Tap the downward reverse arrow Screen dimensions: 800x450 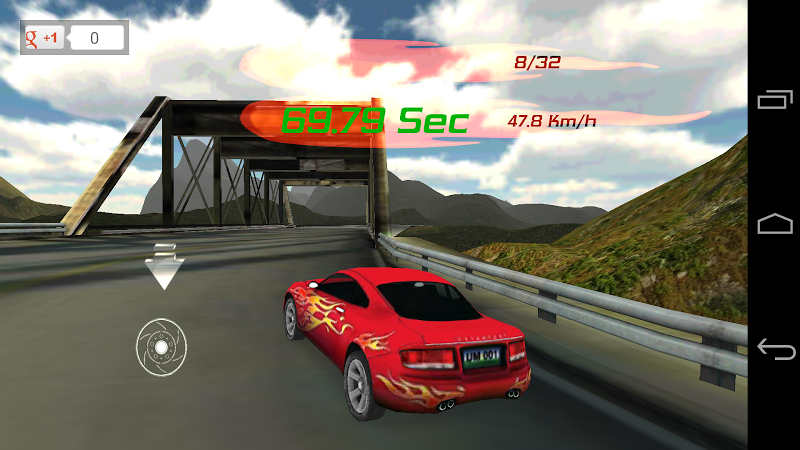coord(163,266)
